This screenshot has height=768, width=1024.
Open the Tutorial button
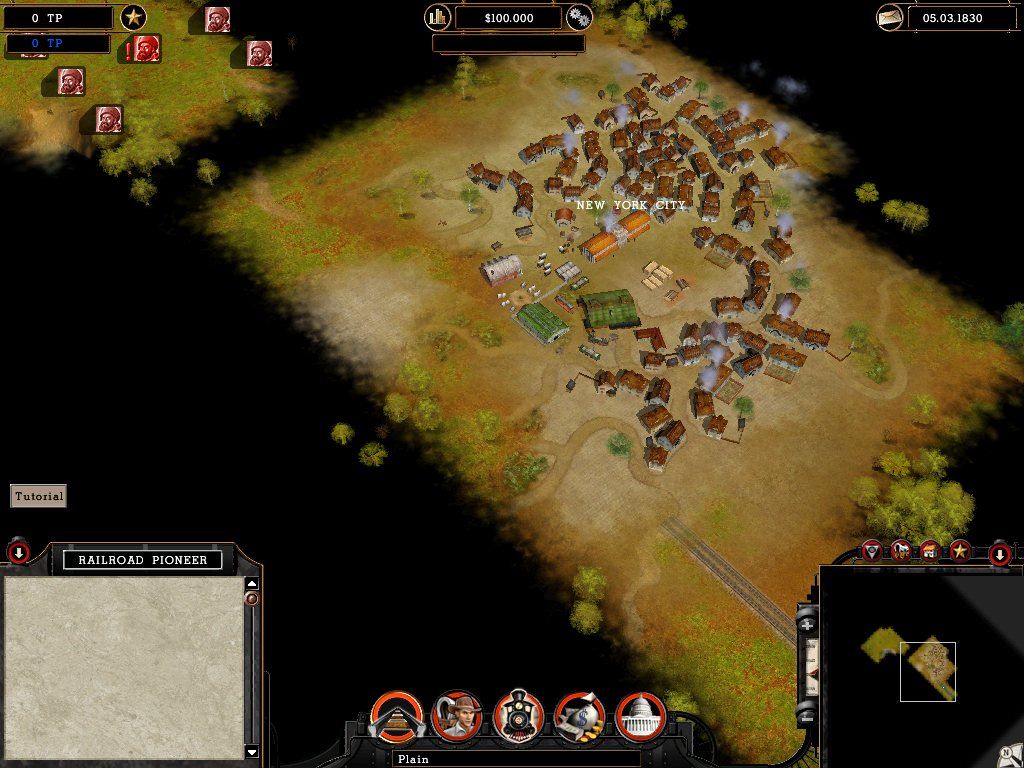click(38, 496)
